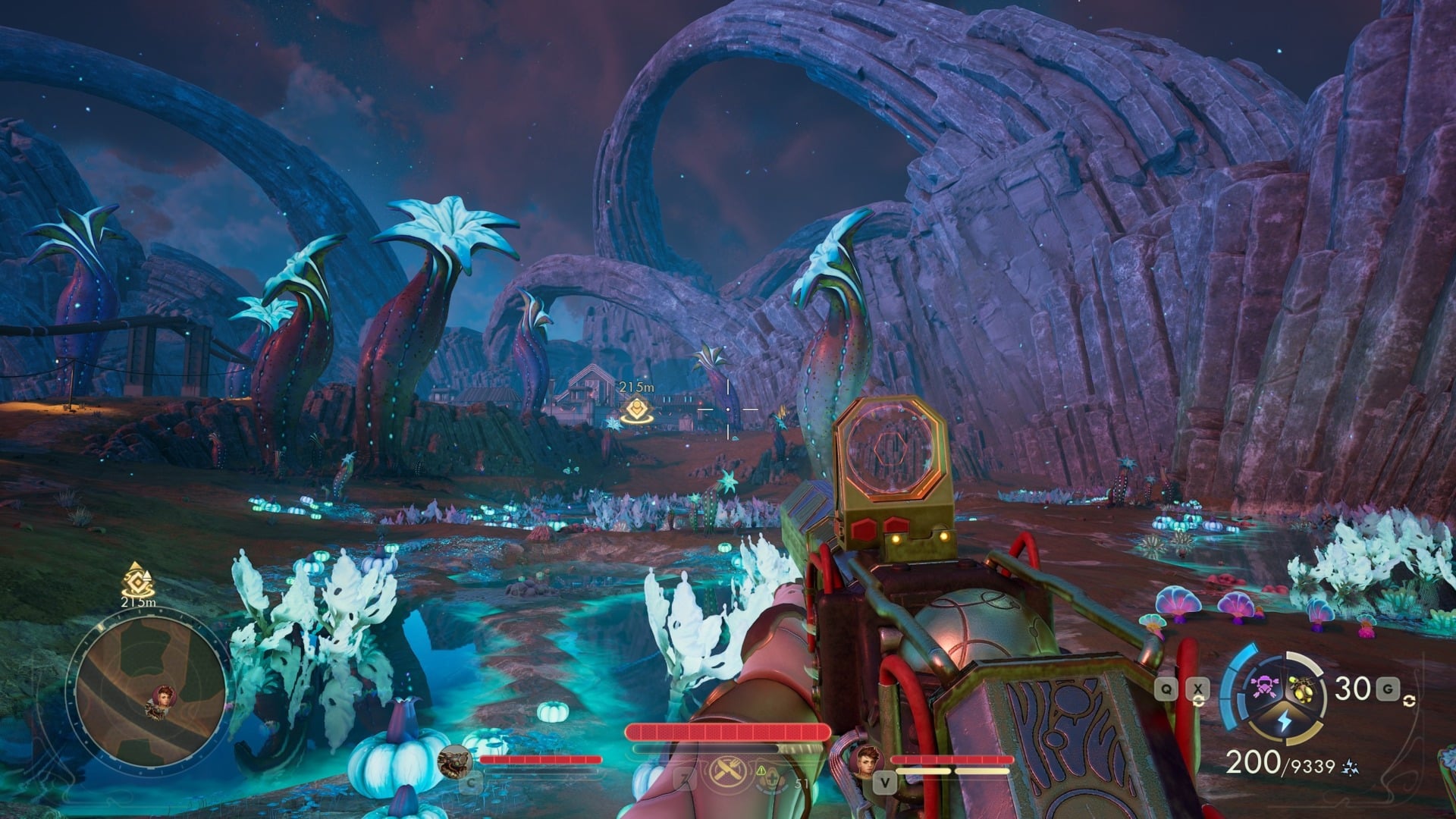
Task: Select the bandage healing item icon showing 51
Action: [x=770, y=777]
